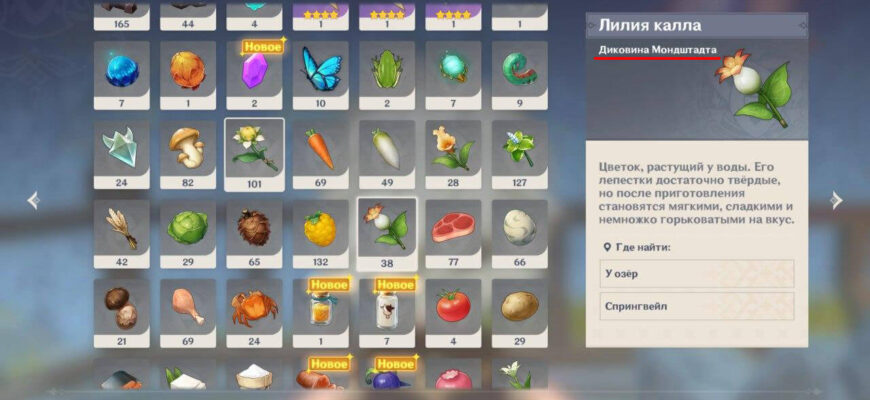
Task: Select the highlighted calla lily slot
Action: click(x=387, y=228)
